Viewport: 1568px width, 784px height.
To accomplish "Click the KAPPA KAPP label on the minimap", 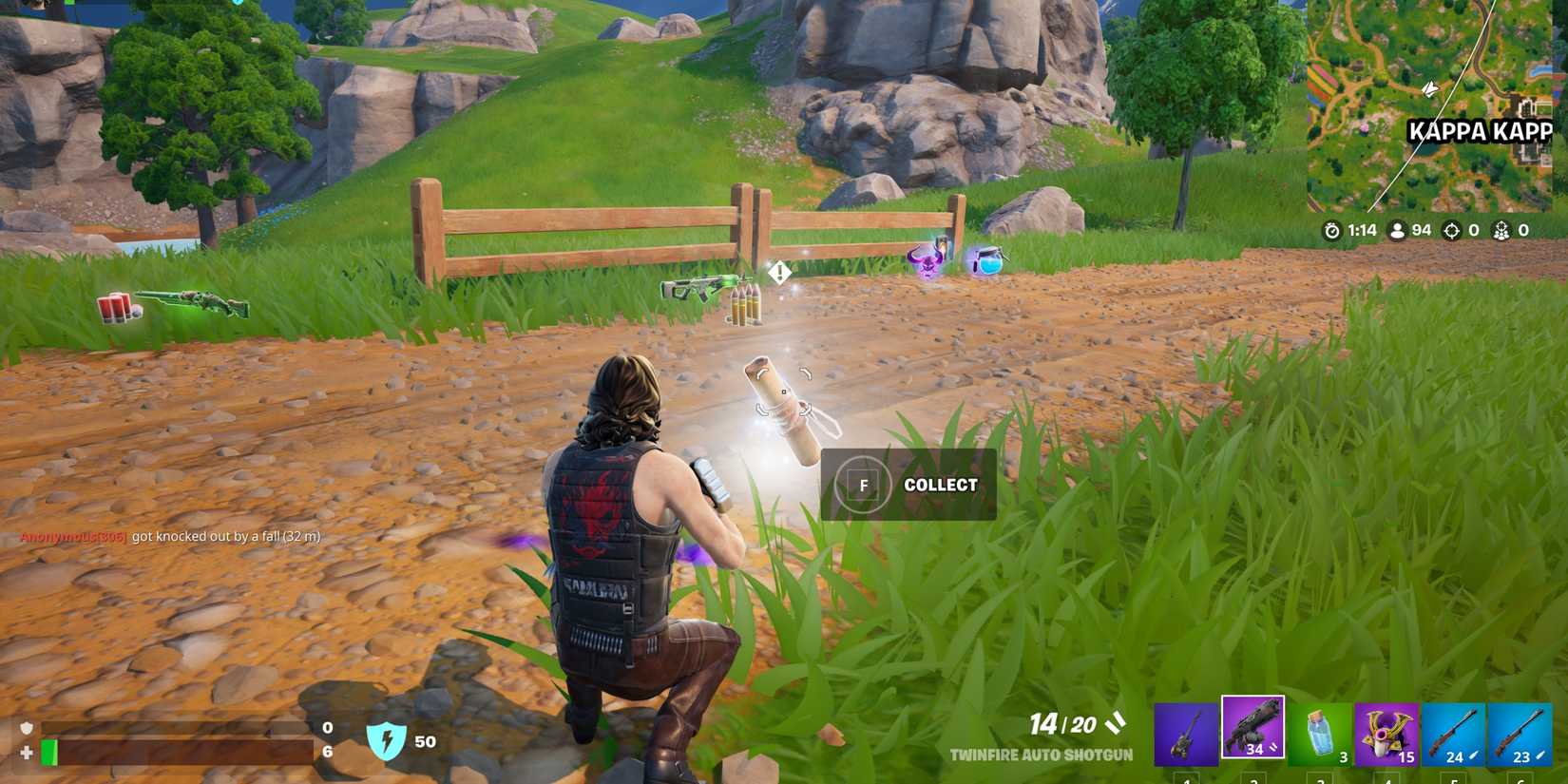I will (x=1480, y=132).
